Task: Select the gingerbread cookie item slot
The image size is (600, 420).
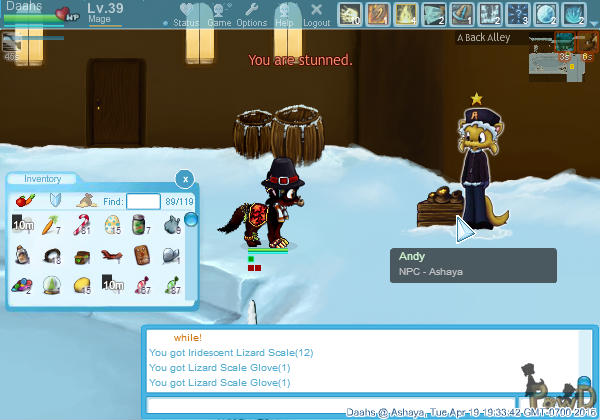Action: pos(142,257)
